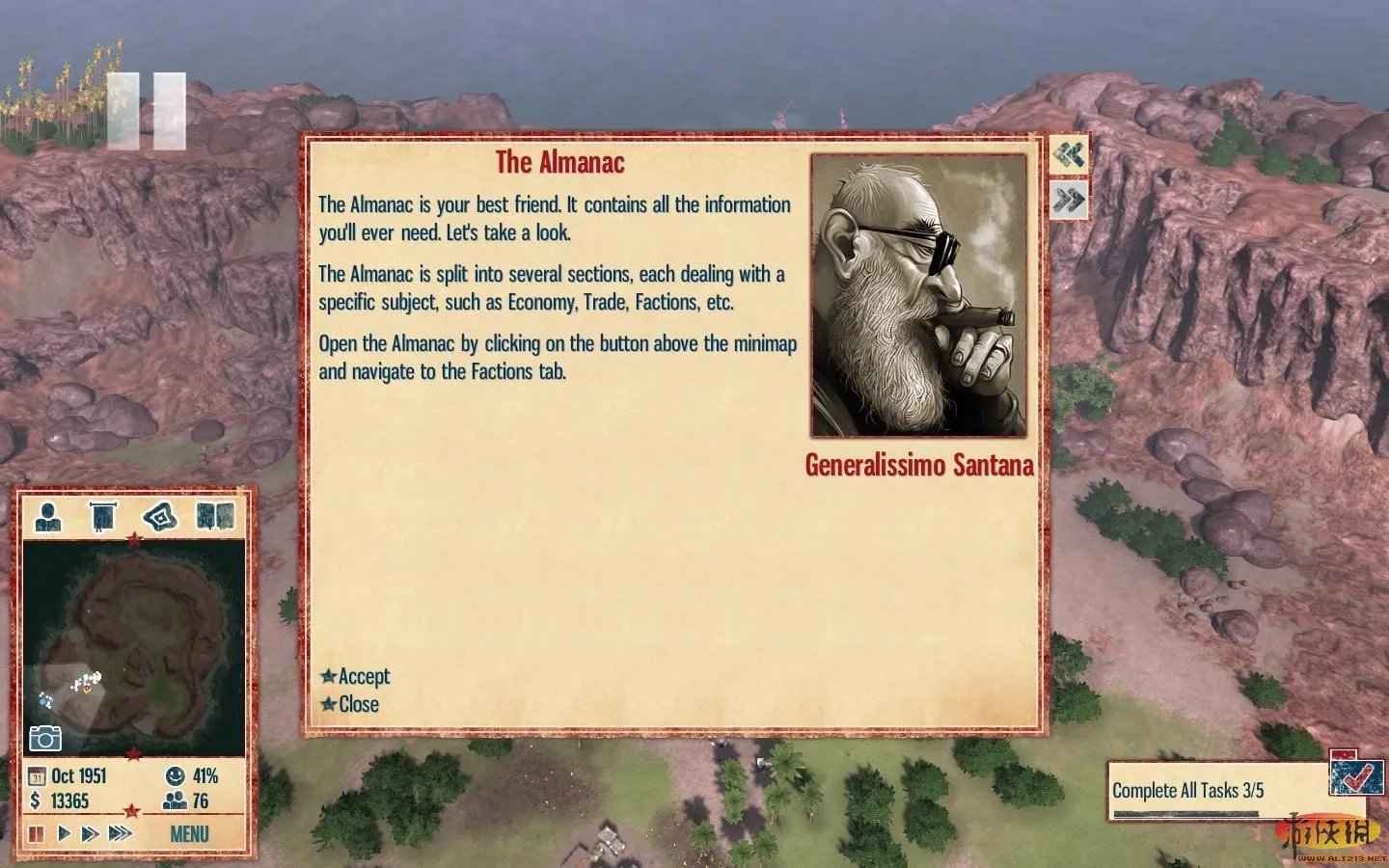
Task: Set game speed to normal play
Action: pyautogui.click(x=64, y=833)
